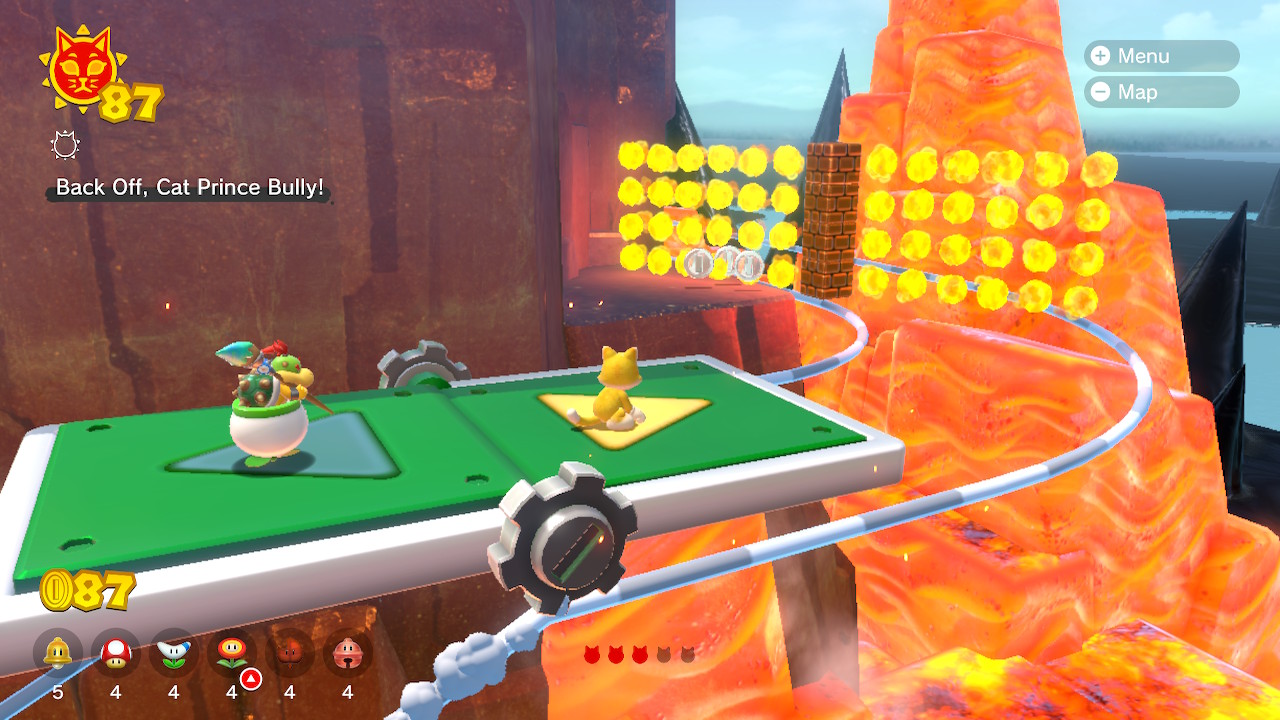Open the Menu button
1280x720 pixels.
pyautogui.click(x=1160, y=56)
